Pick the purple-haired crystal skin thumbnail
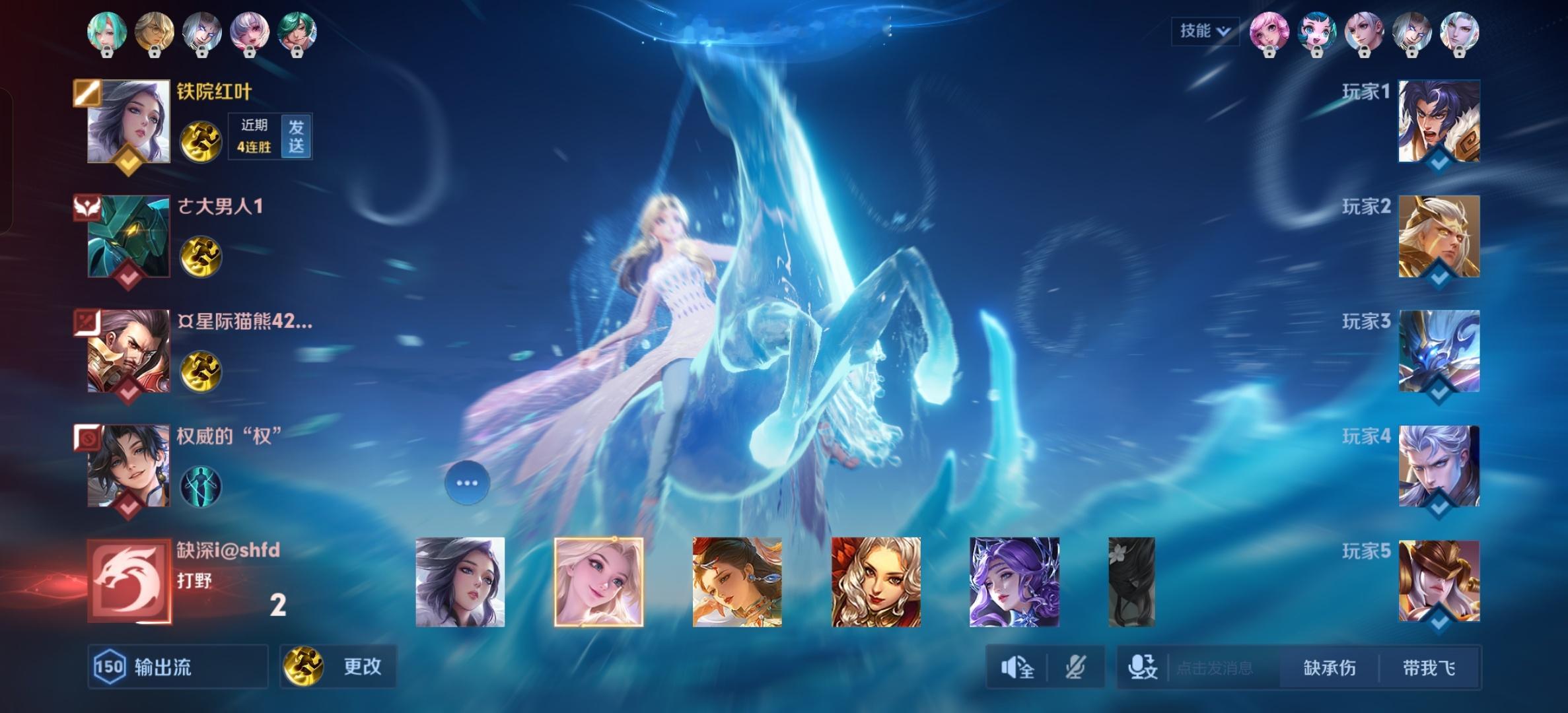The image size is (1568, 713). pos(1014,582)
